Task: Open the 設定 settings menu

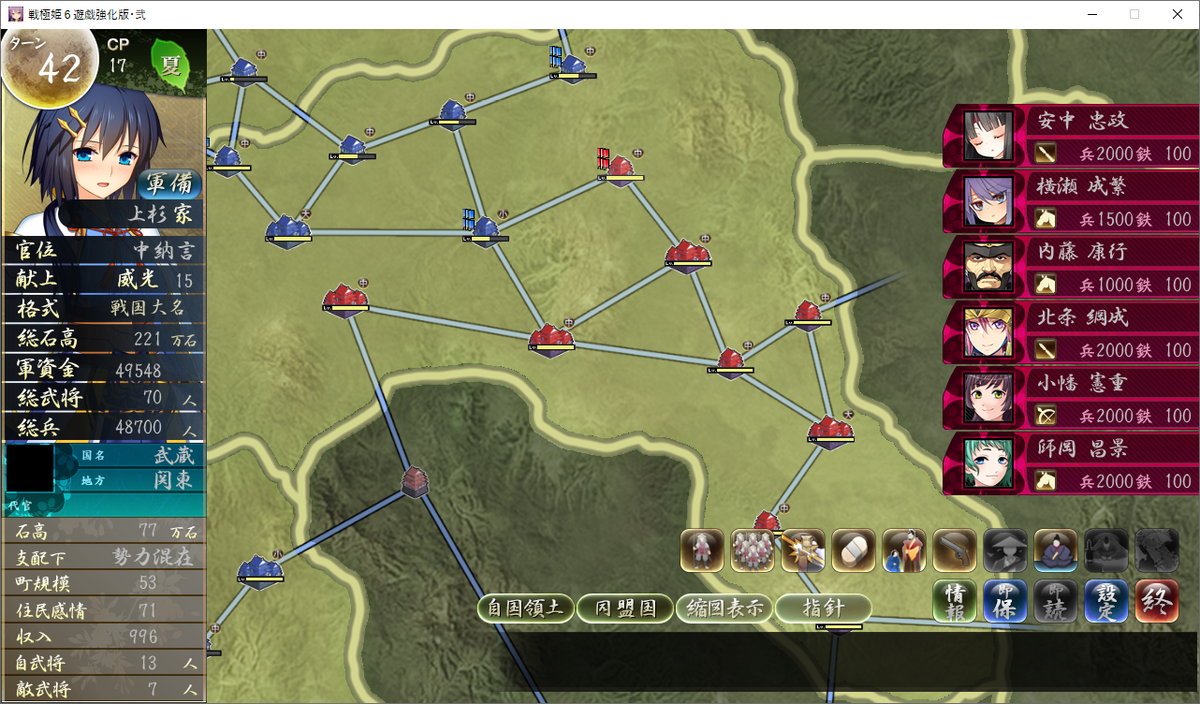Action: pos(1106,600)
